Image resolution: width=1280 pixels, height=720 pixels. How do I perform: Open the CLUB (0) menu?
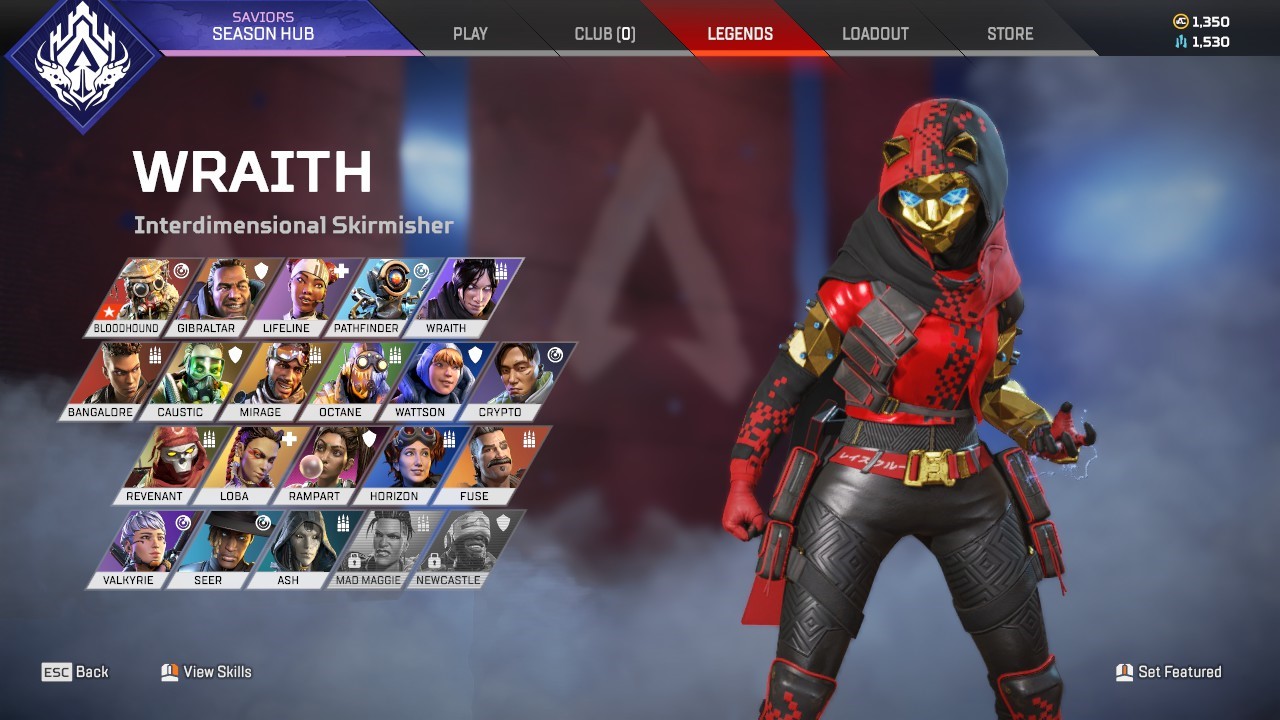[605, 32]
